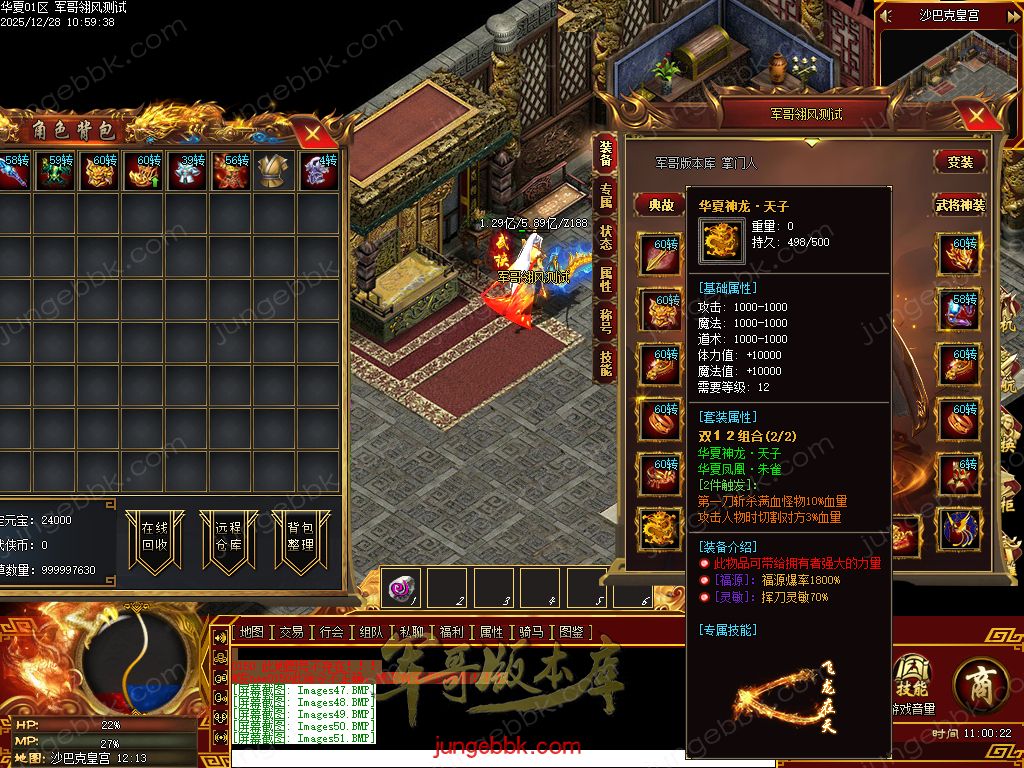Viewport: 1024px width, 768px height.
Task: Click the 变装 costume button
Action: click(x=960, y=162)
